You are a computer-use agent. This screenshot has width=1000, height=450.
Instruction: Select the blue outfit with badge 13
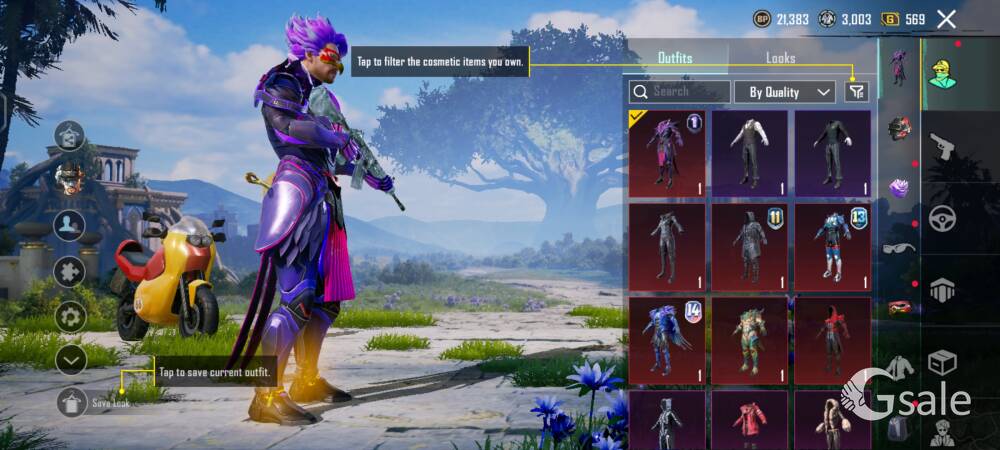pos(832,247)
